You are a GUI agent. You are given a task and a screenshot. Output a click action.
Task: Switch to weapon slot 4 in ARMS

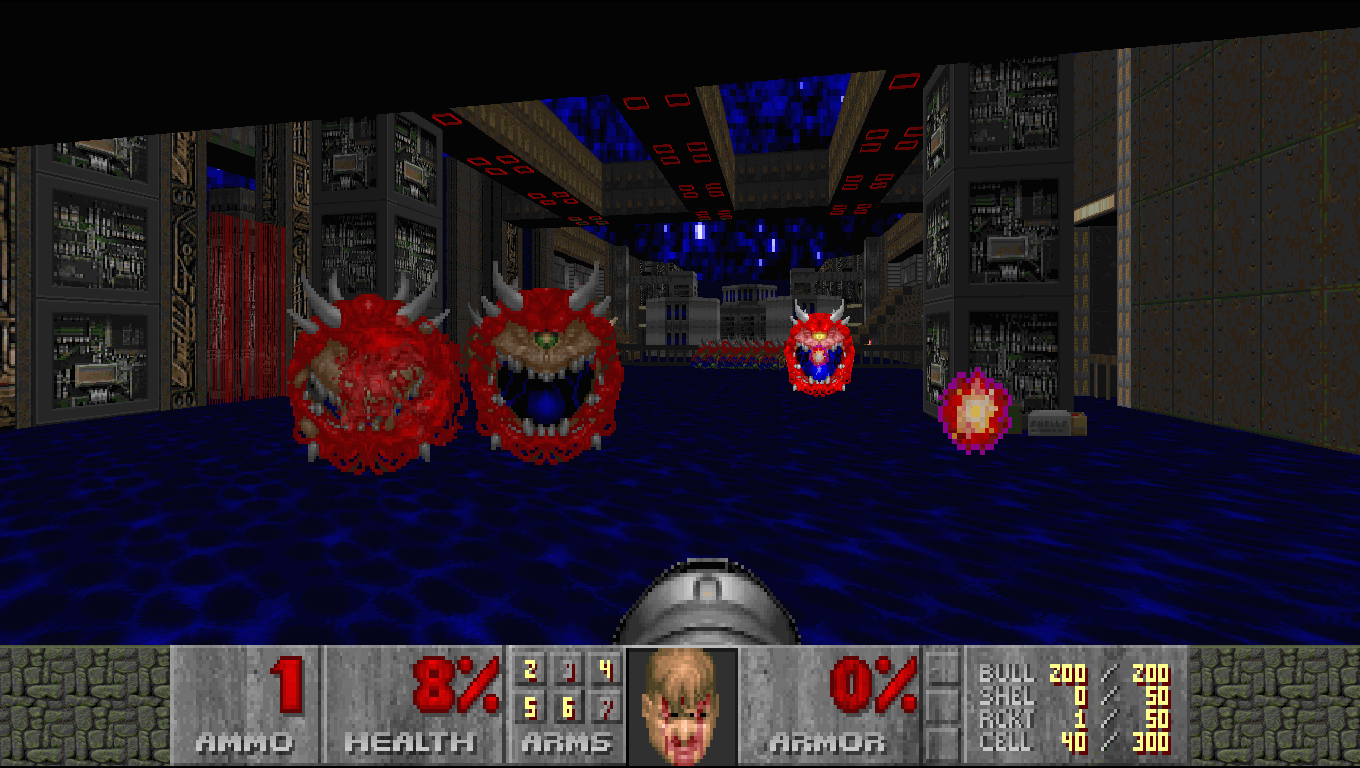604,670
